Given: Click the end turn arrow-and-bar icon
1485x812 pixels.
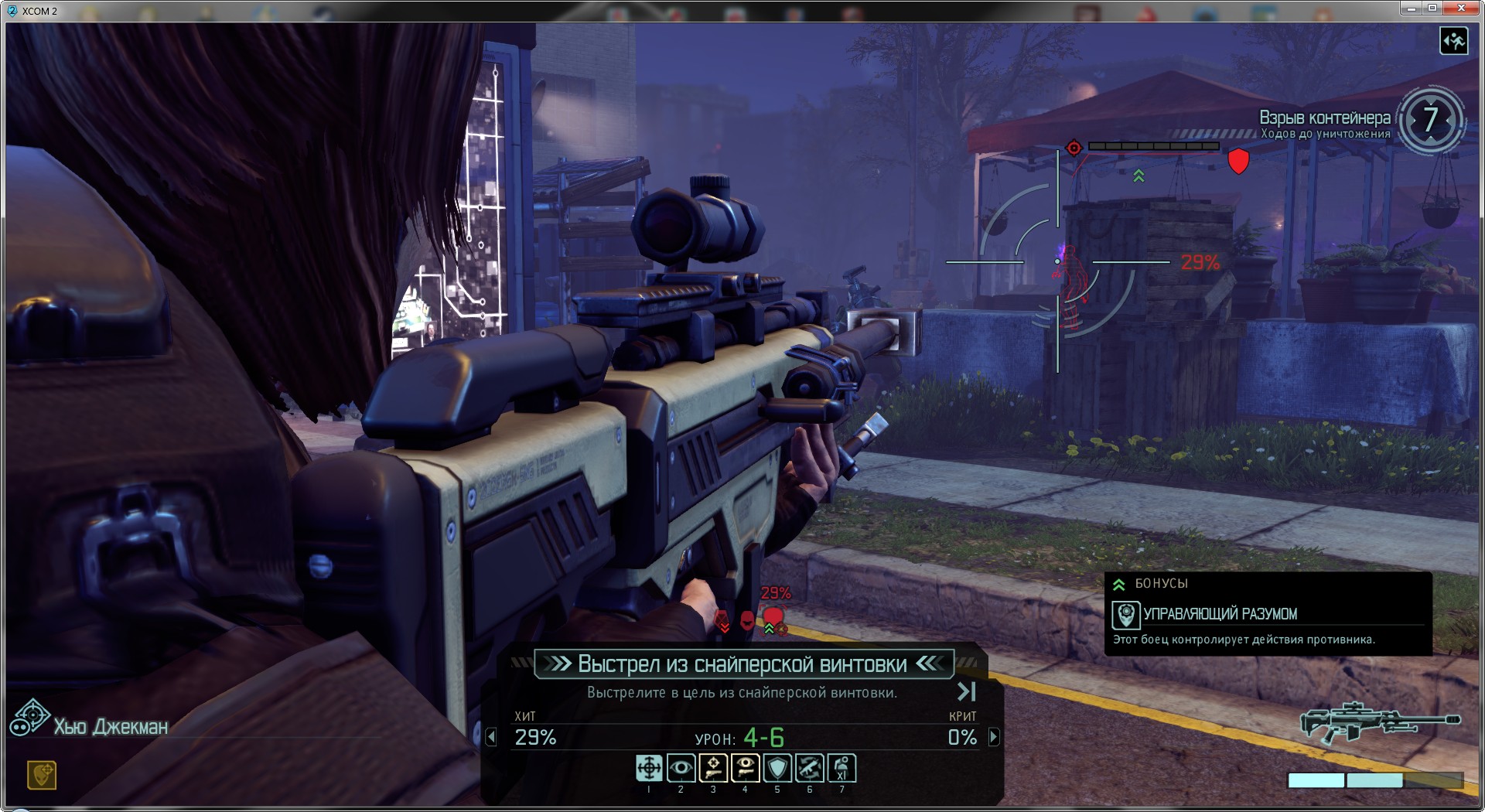Looking at the screenshot, I should [x=967, y=691].
